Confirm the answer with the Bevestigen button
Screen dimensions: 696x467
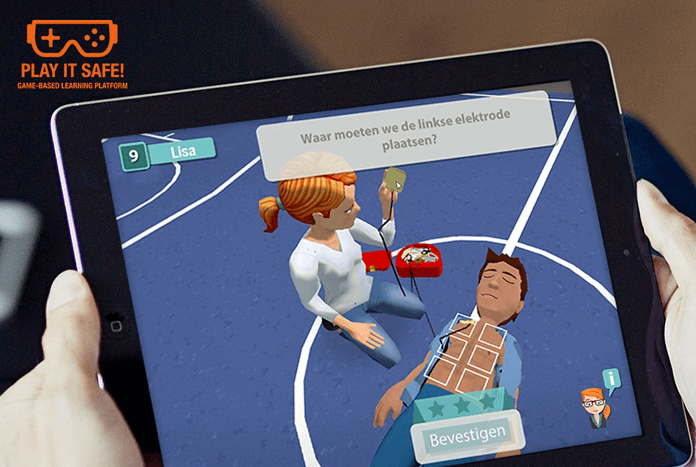pyautogui.click(x=466, y=436)
